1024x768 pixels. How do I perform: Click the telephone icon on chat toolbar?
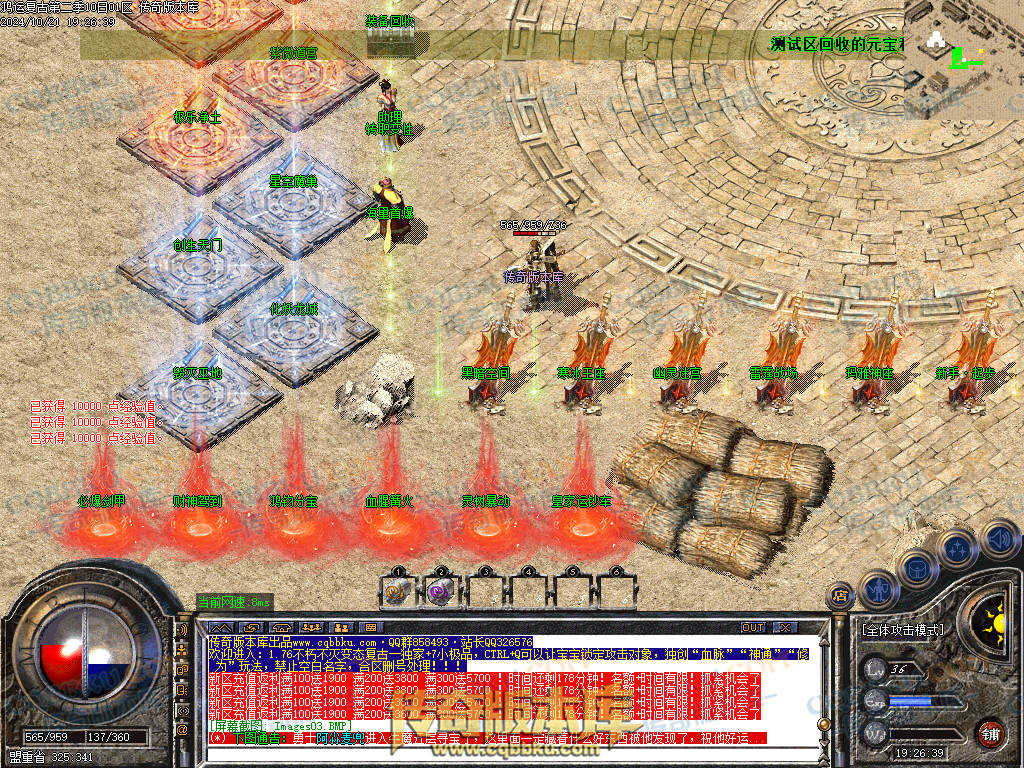coord(281,627)
